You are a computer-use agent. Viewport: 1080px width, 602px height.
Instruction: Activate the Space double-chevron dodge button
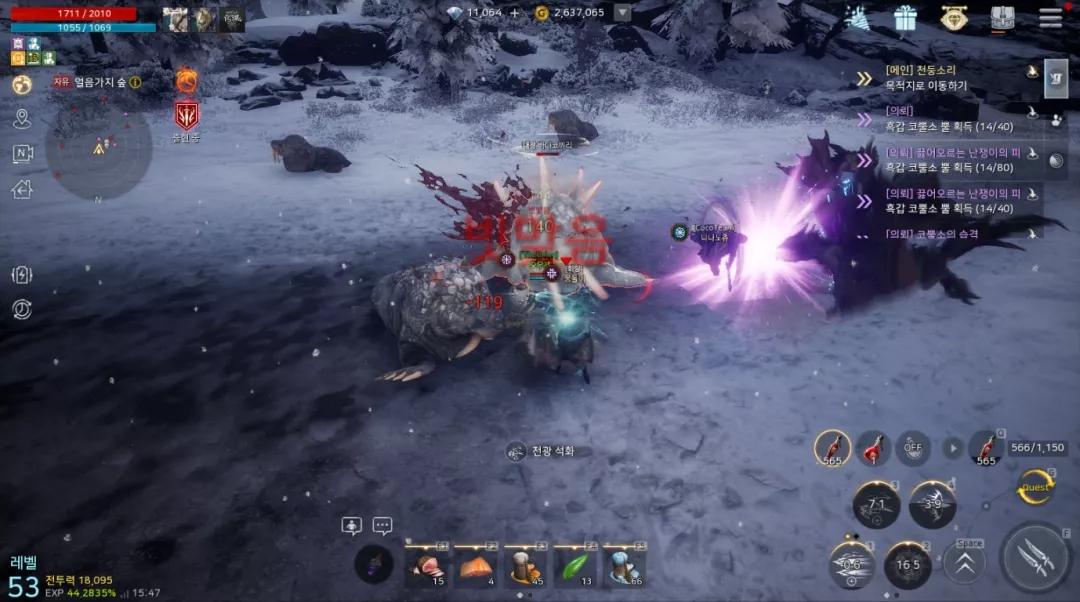(x=965, y=560)
